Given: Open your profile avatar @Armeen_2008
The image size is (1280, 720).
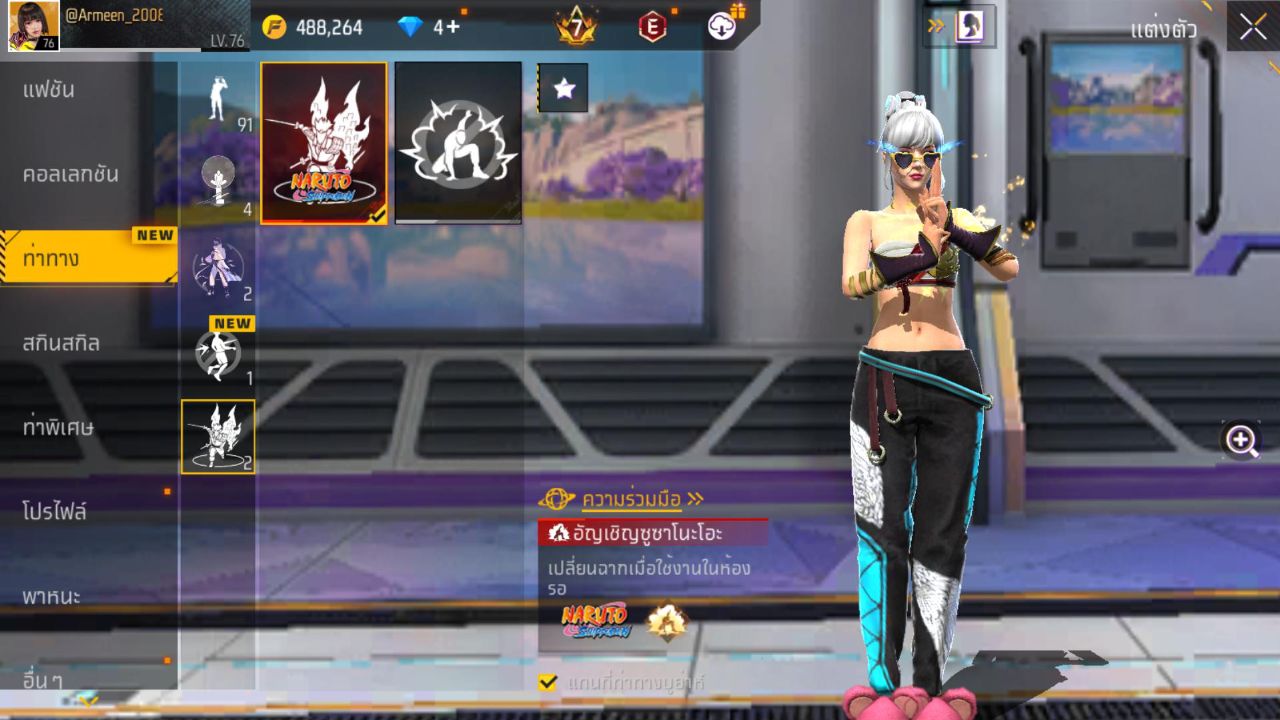Looking at the screenshot, I should click(32, 25).
